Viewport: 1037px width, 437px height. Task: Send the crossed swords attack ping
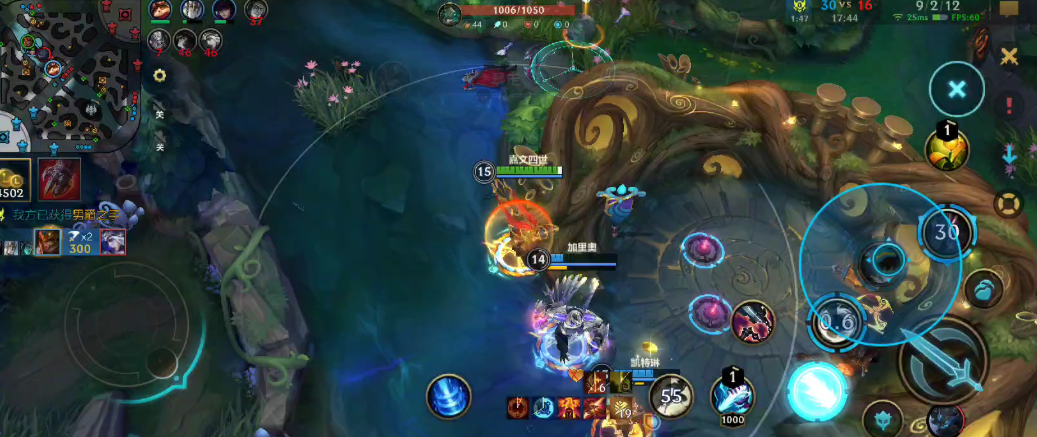tap(1010, 56)
